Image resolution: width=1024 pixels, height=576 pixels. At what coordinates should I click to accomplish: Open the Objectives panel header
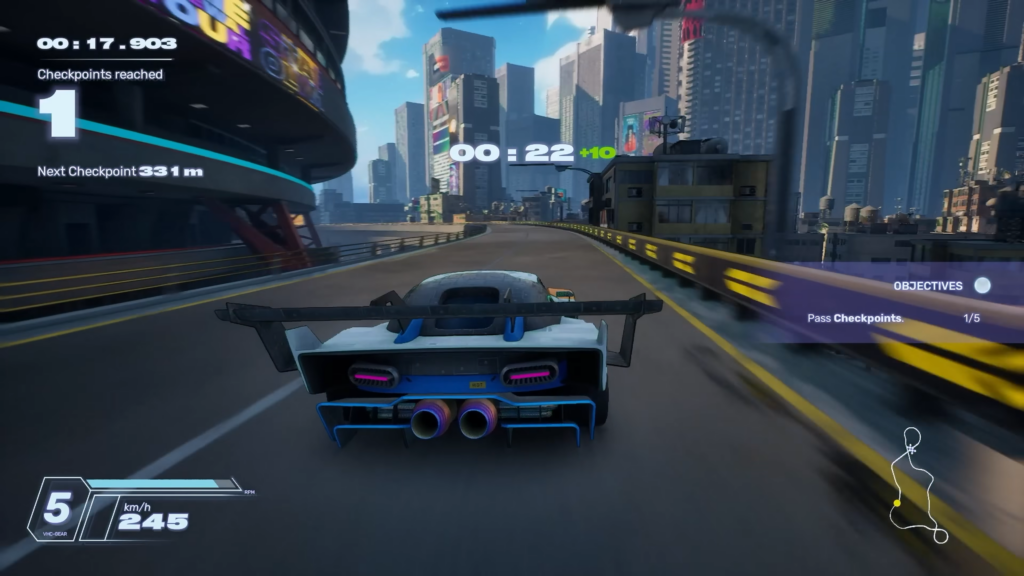point(927,286)
